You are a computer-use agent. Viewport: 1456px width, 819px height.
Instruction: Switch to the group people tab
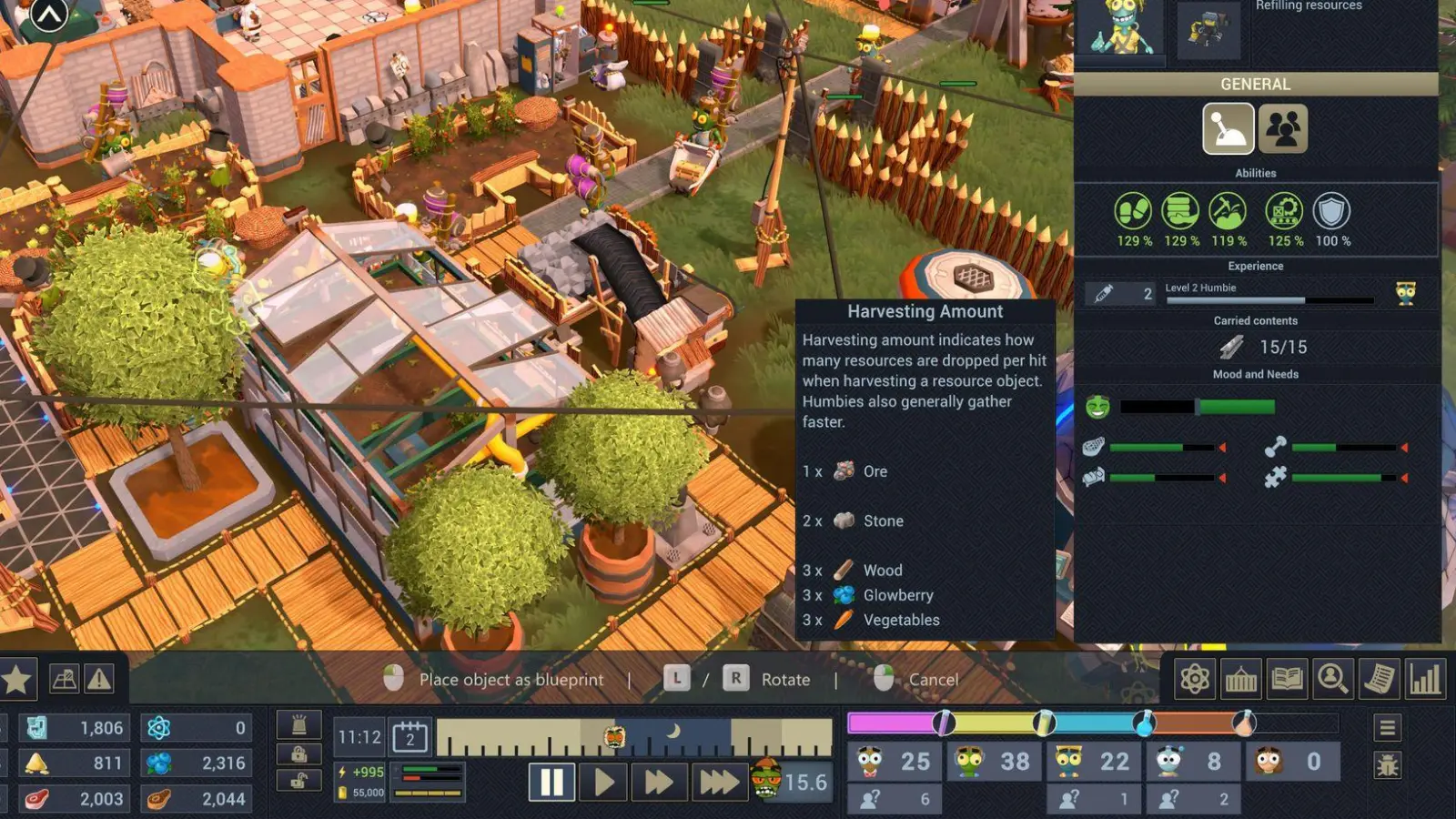point(1283,128)
